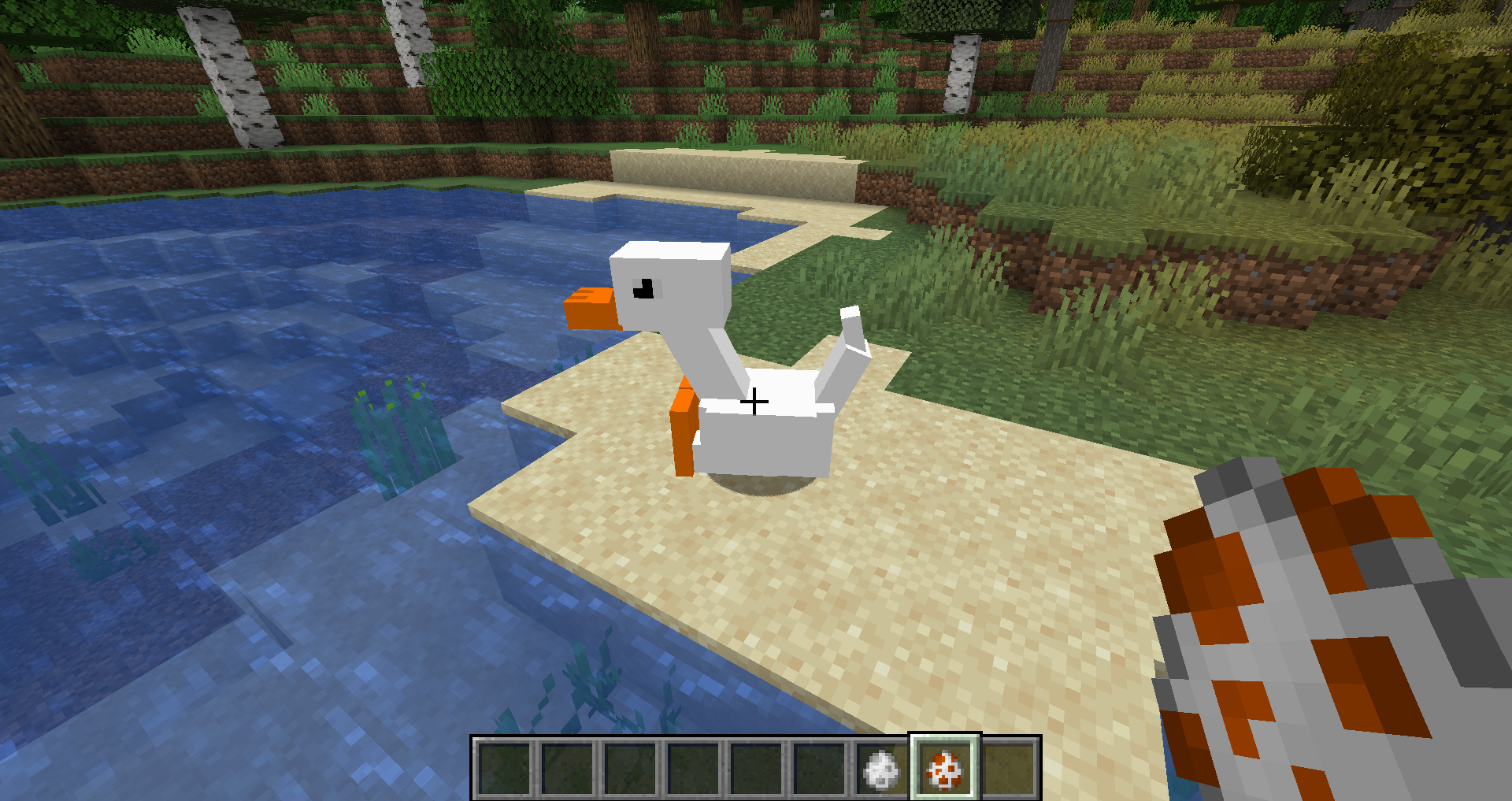Click the duck's orange beak
The width and height of the screenshot is (1512, 801).
point(591,307)
